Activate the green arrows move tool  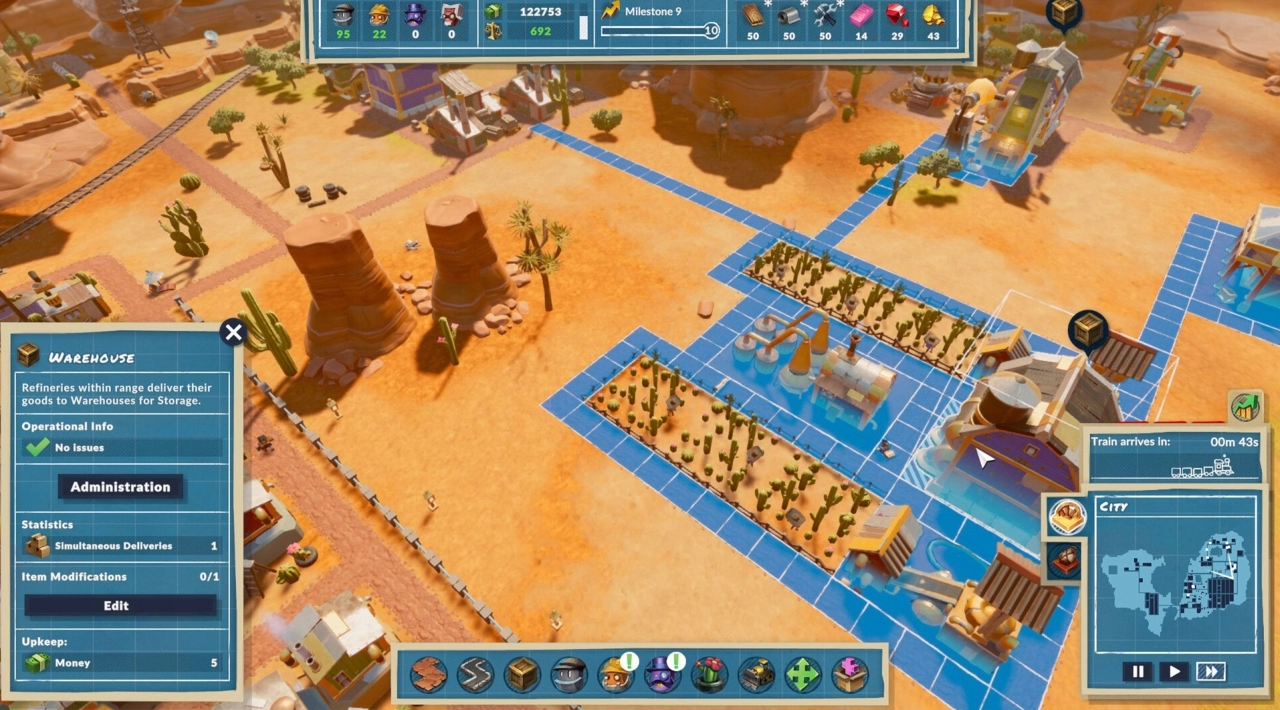(x=803, y=675)
